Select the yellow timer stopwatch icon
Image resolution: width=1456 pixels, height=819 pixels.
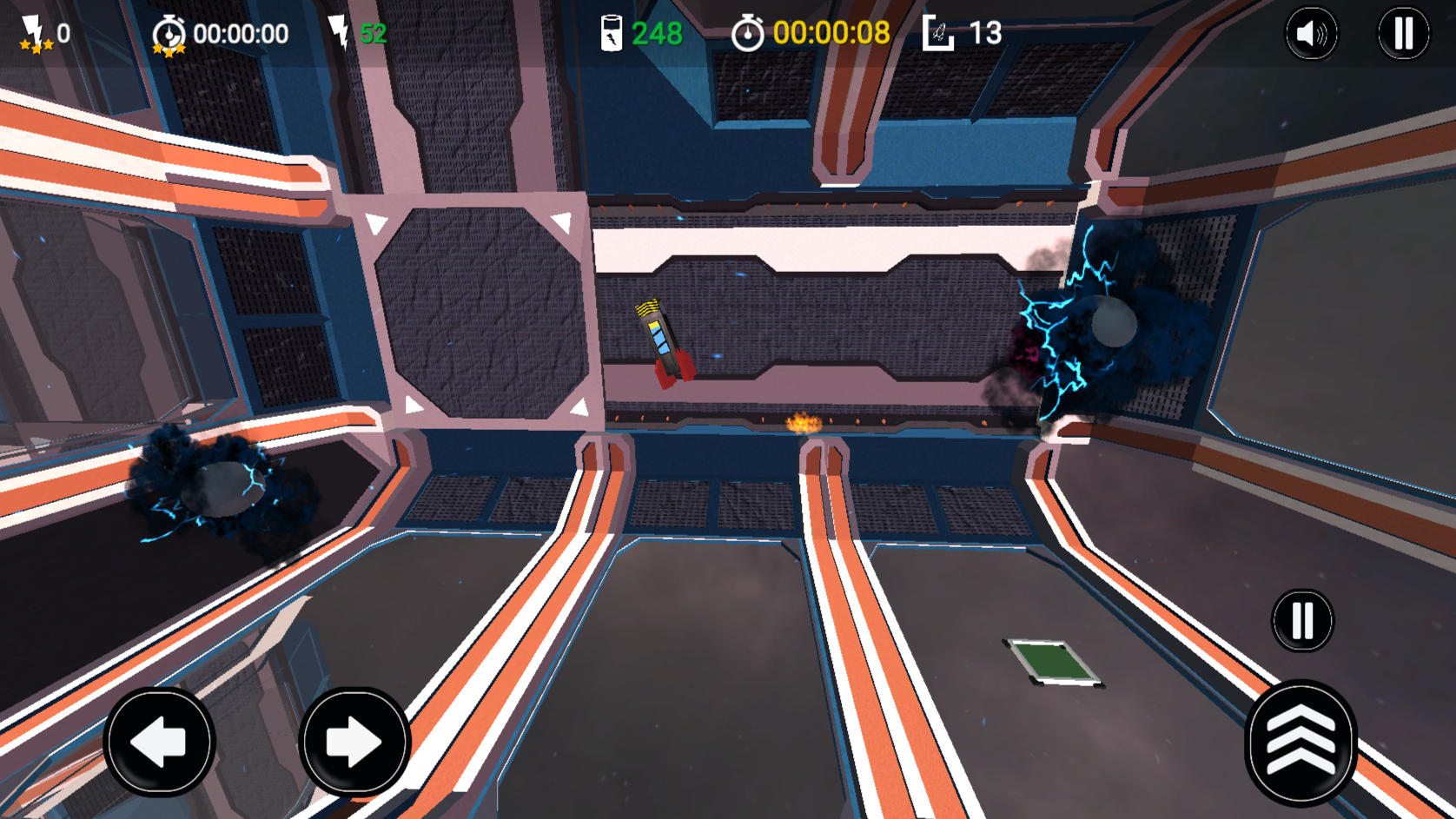point(749,34)
